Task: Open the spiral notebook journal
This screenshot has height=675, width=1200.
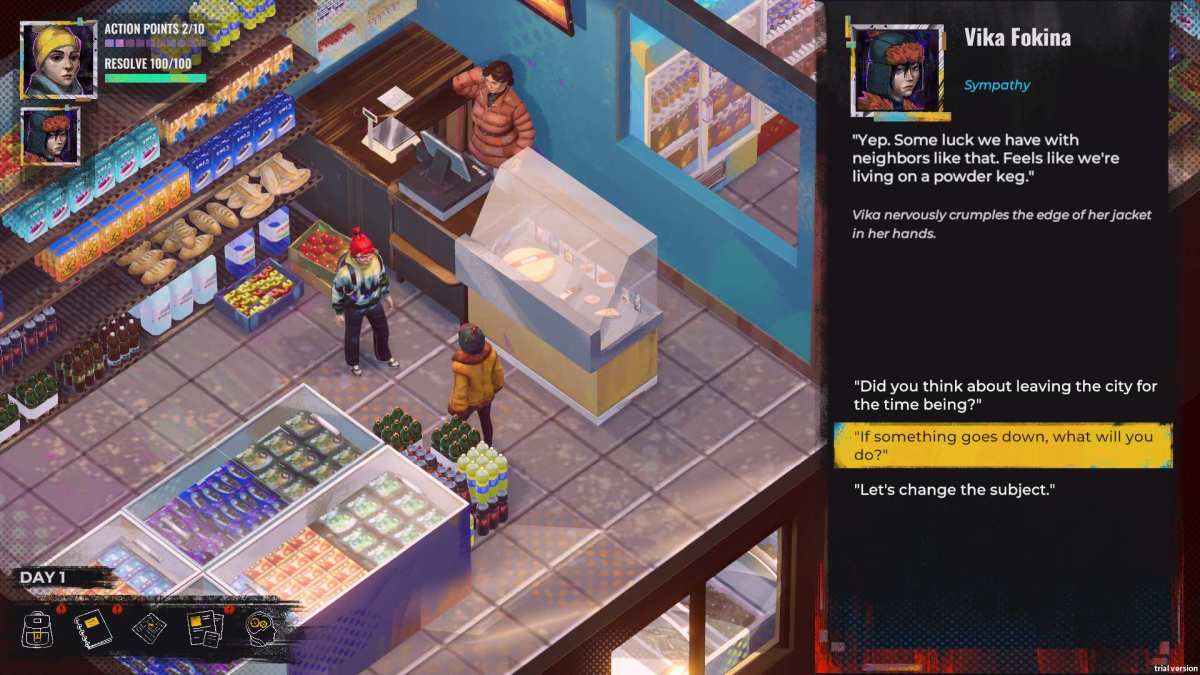Action: [93, 628]
